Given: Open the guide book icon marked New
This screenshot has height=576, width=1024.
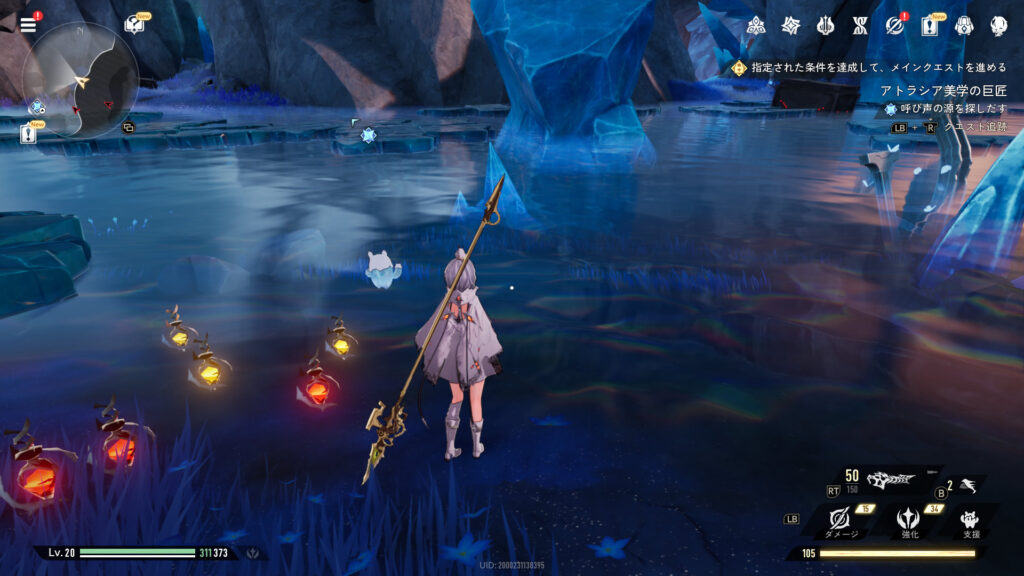Looking at the screenshot, I should pos(134,25).
